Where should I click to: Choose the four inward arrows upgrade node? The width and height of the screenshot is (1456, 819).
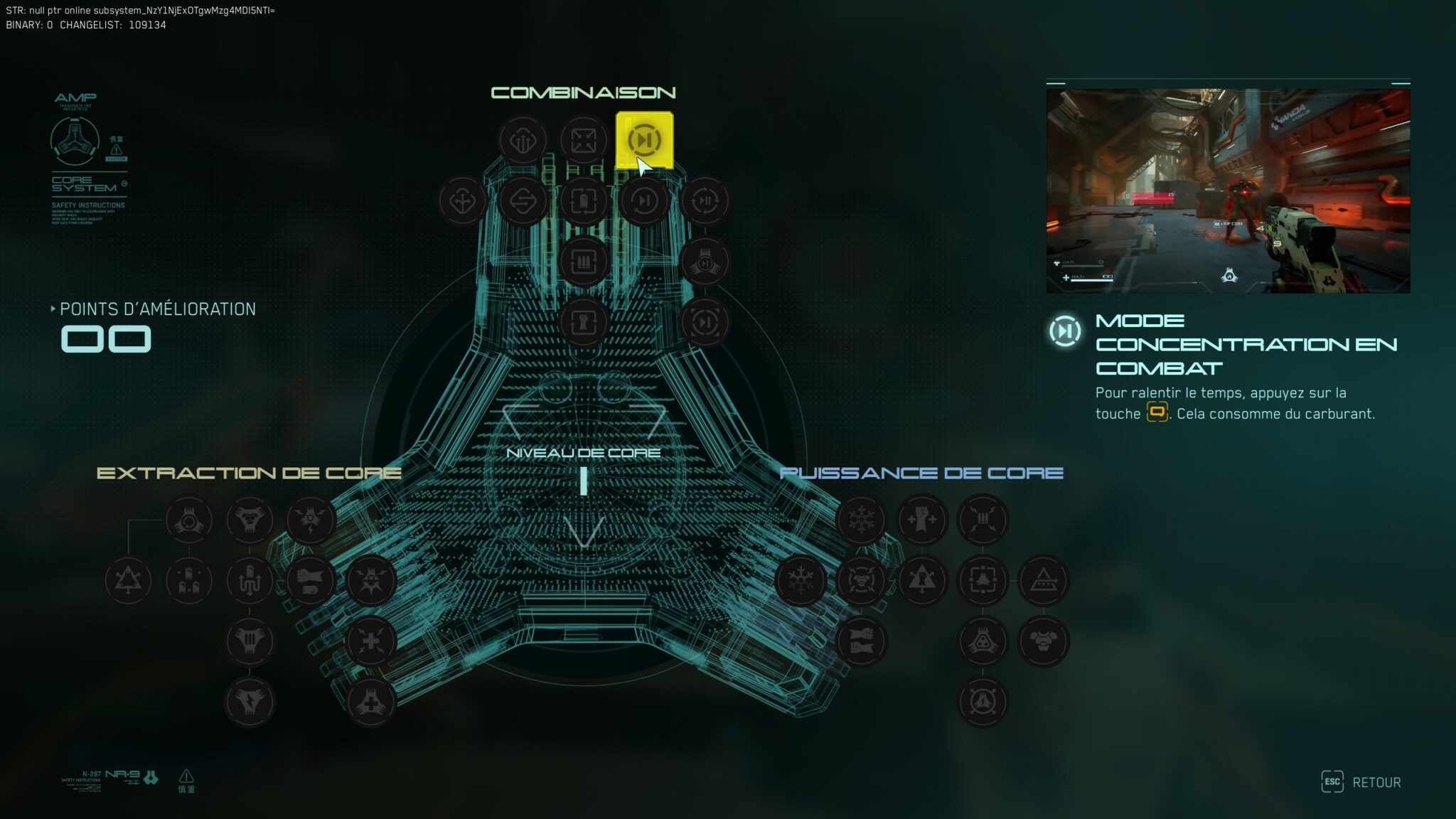[x=583, y=140]
